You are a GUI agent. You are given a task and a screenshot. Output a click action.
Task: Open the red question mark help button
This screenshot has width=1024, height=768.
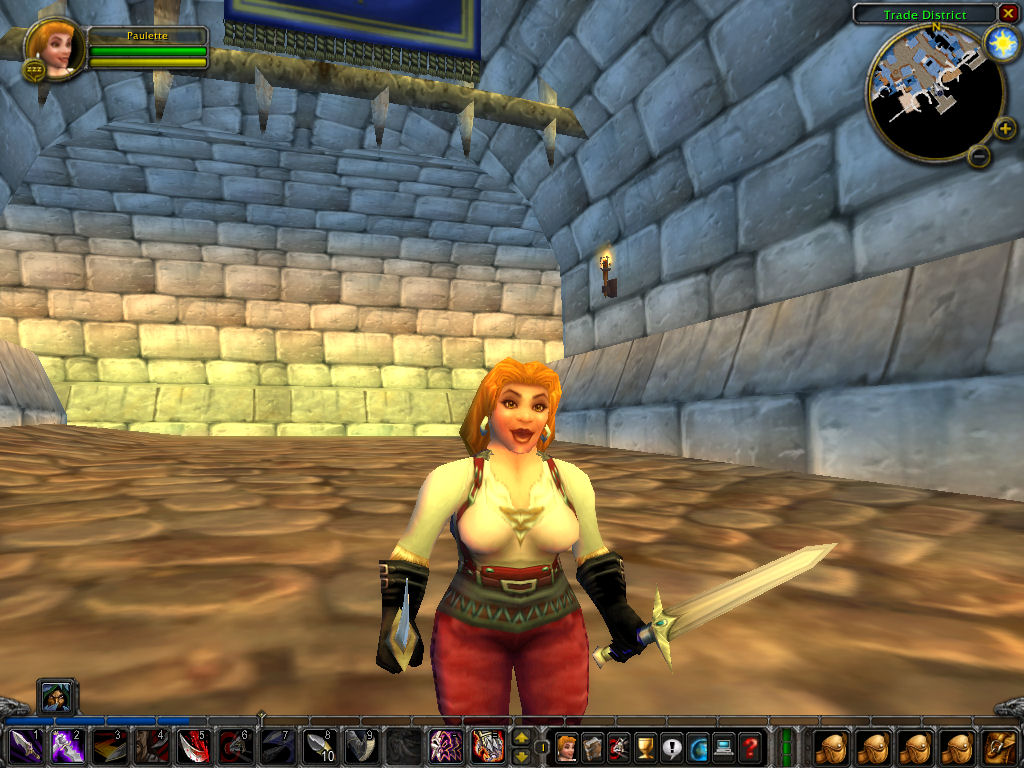[749, 746]
